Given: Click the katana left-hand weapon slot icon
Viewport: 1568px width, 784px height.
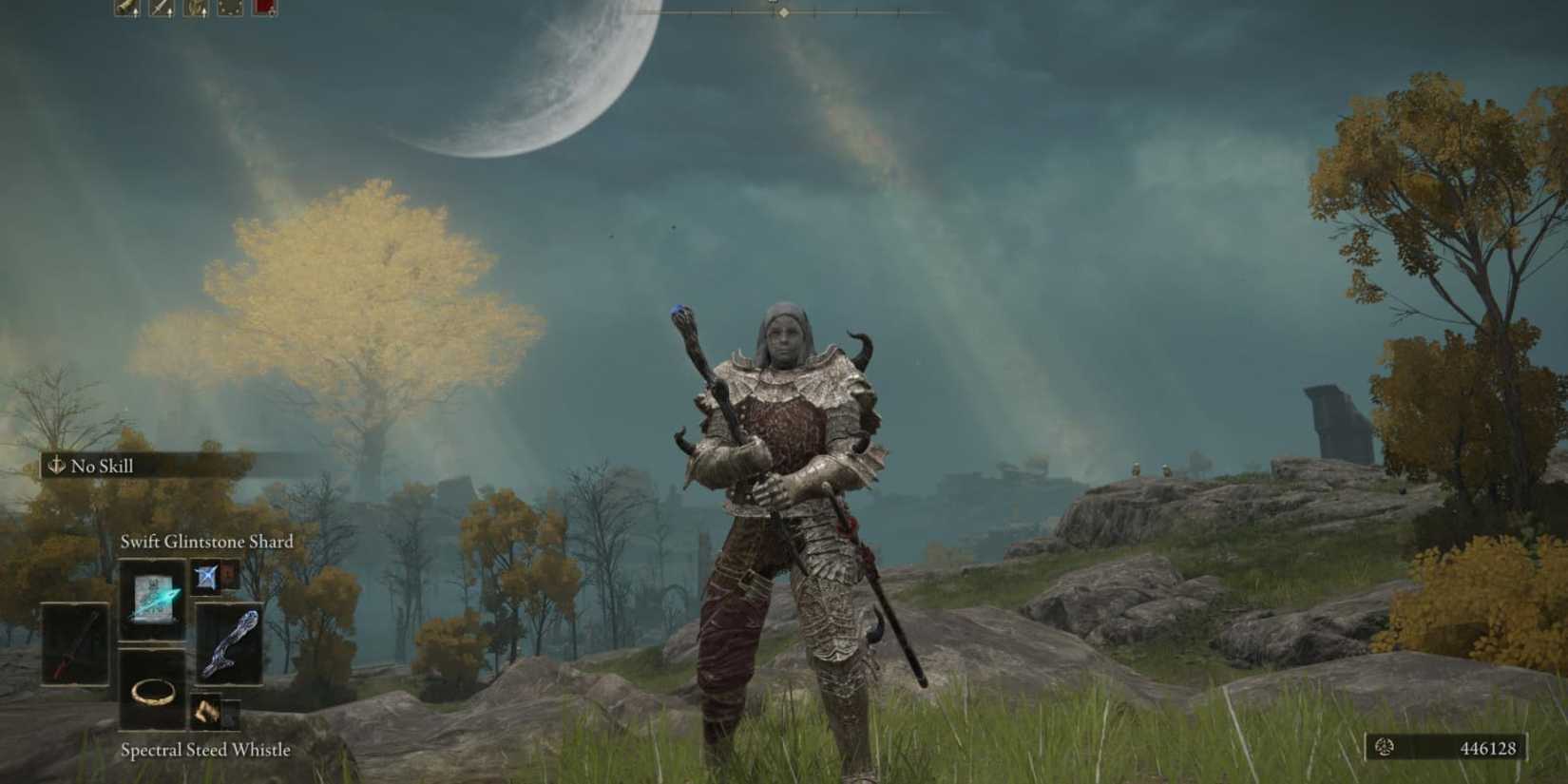Looking at the screenshot, I should coord(76,643).
